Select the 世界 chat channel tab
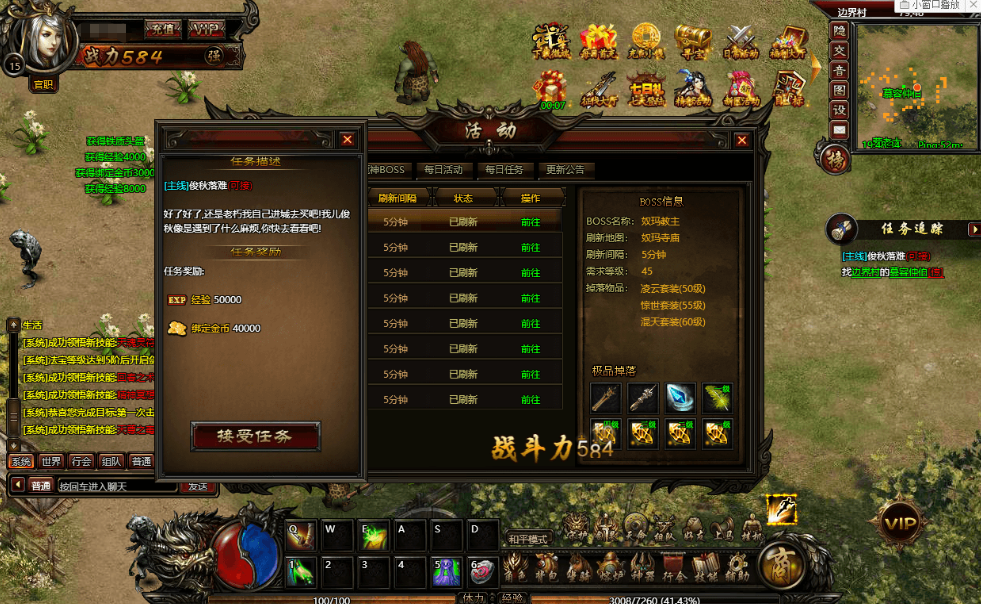 tap(51, 462)
